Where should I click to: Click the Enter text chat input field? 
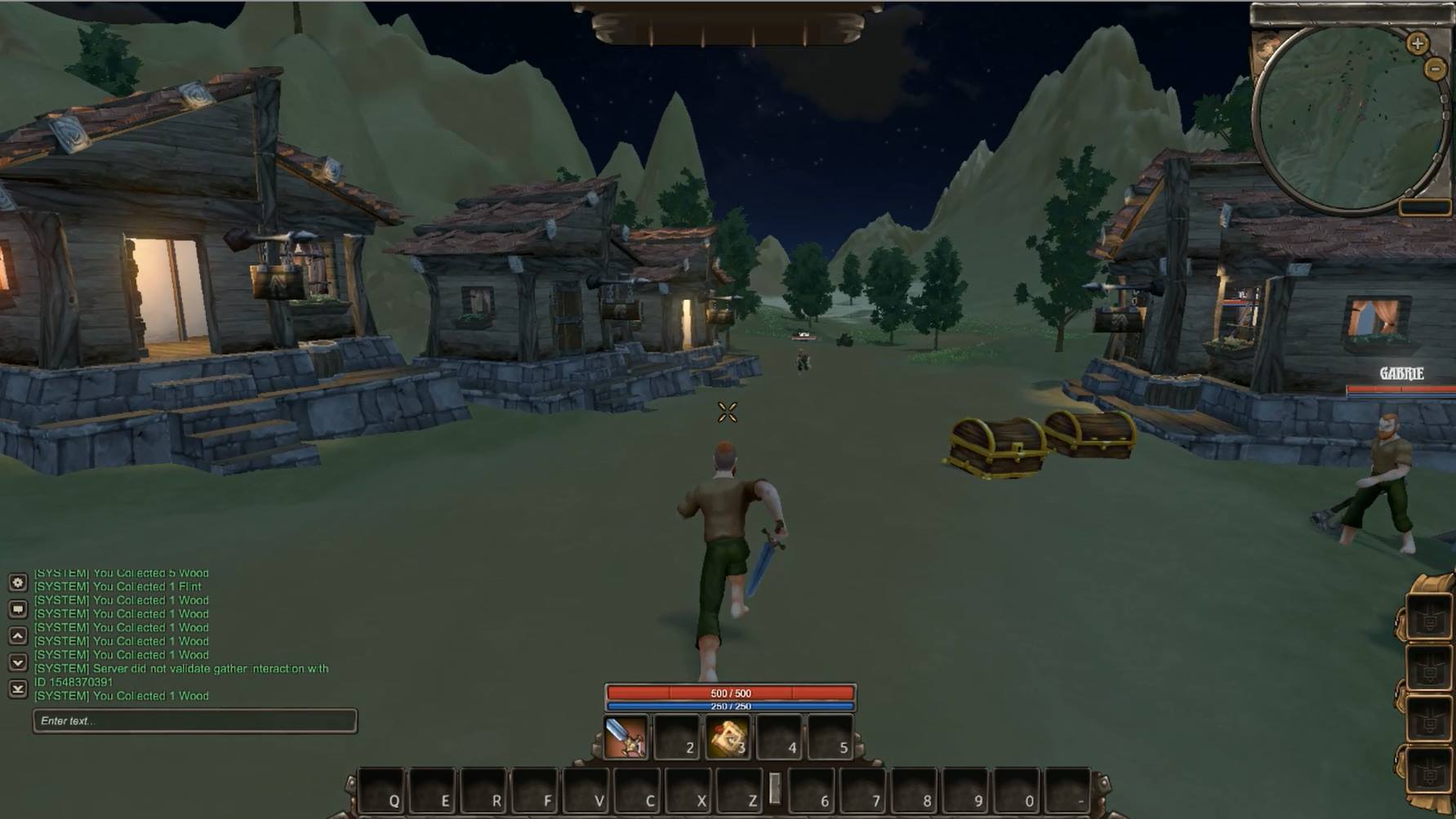pyautogui.click(x=194, y=719)
